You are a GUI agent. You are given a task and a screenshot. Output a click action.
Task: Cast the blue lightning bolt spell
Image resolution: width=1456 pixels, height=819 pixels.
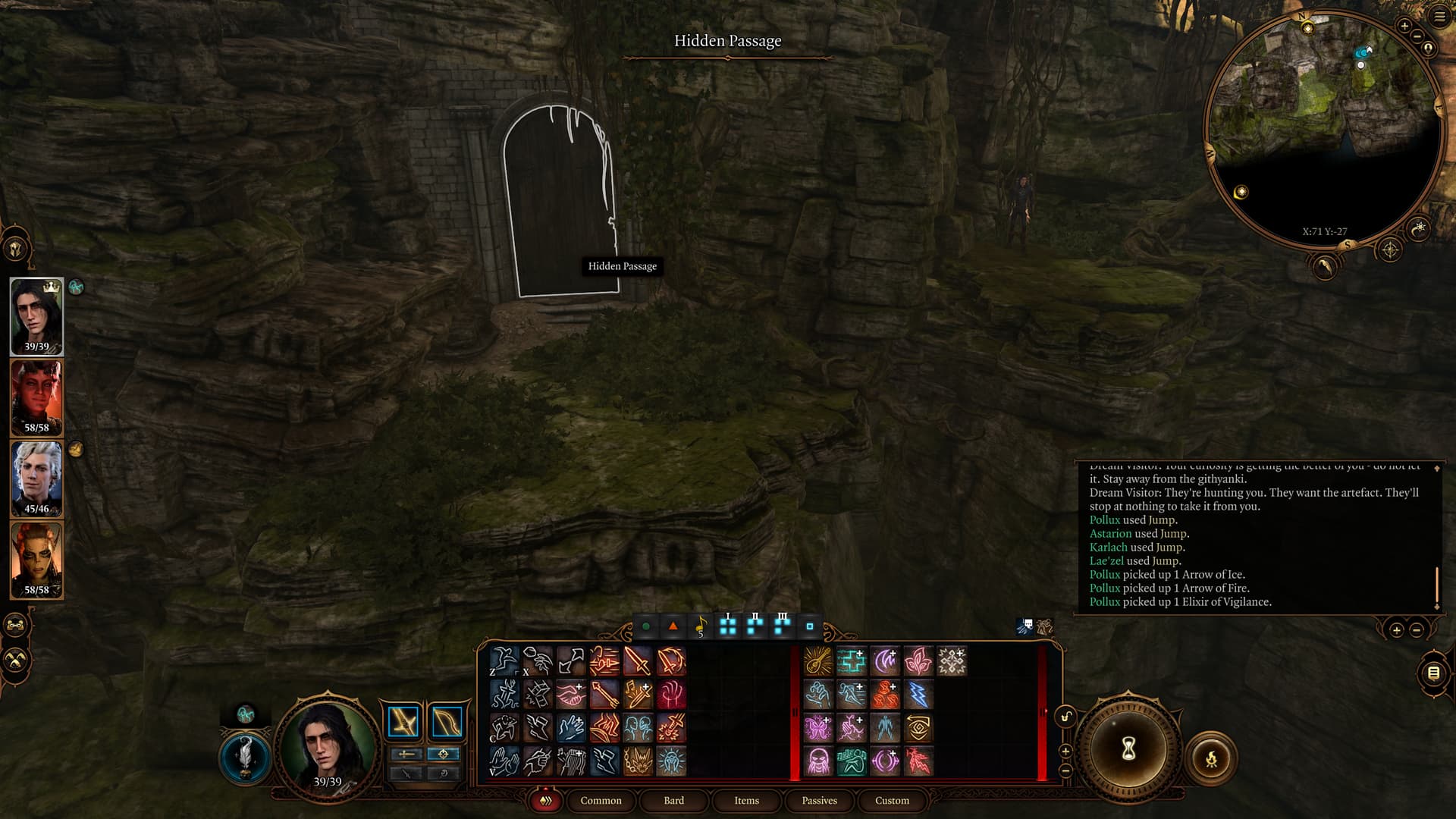pyautogui.click(x=918, y=695)
